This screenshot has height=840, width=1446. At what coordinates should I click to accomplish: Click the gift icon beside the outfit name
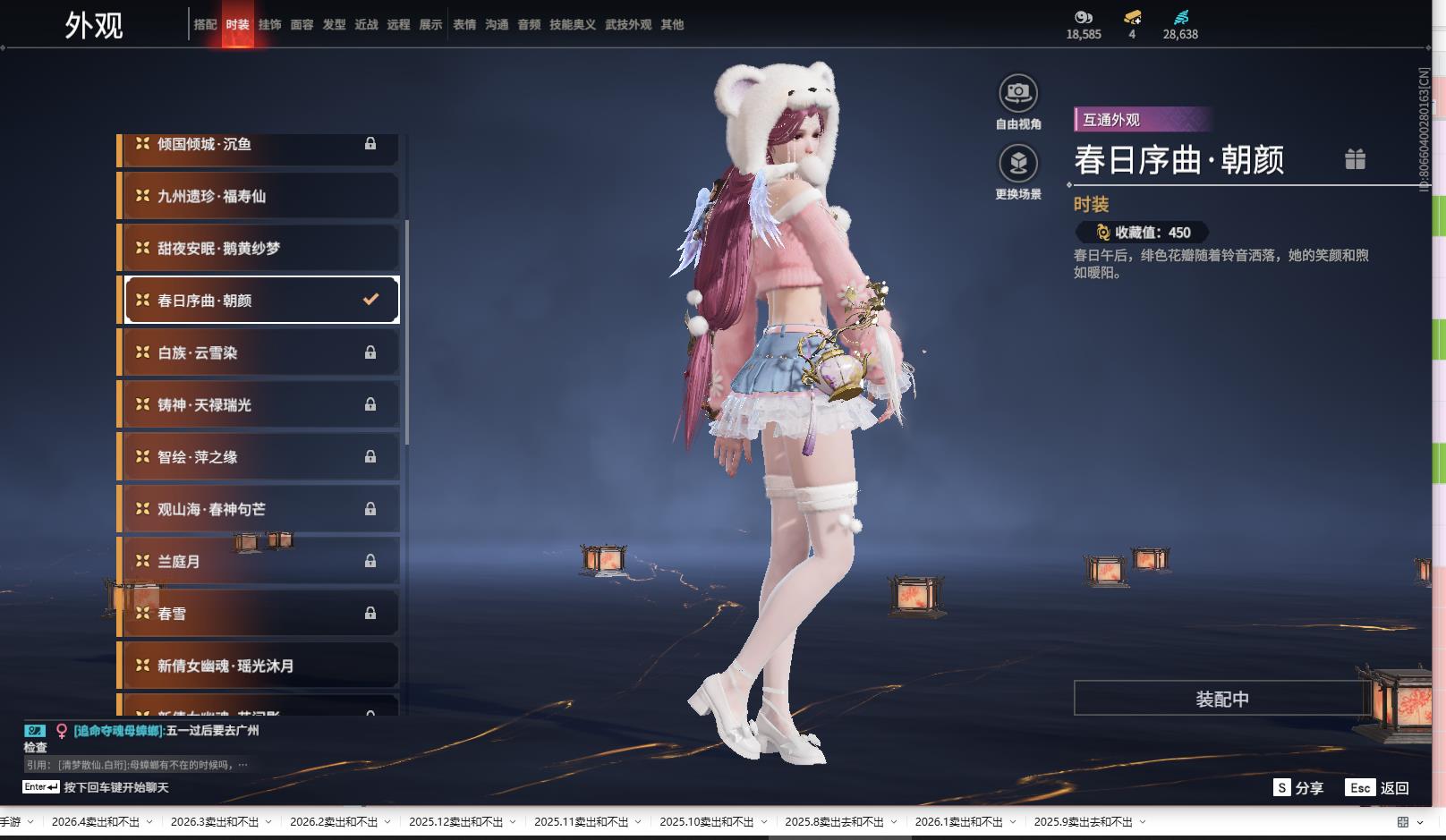(1355, 159)
